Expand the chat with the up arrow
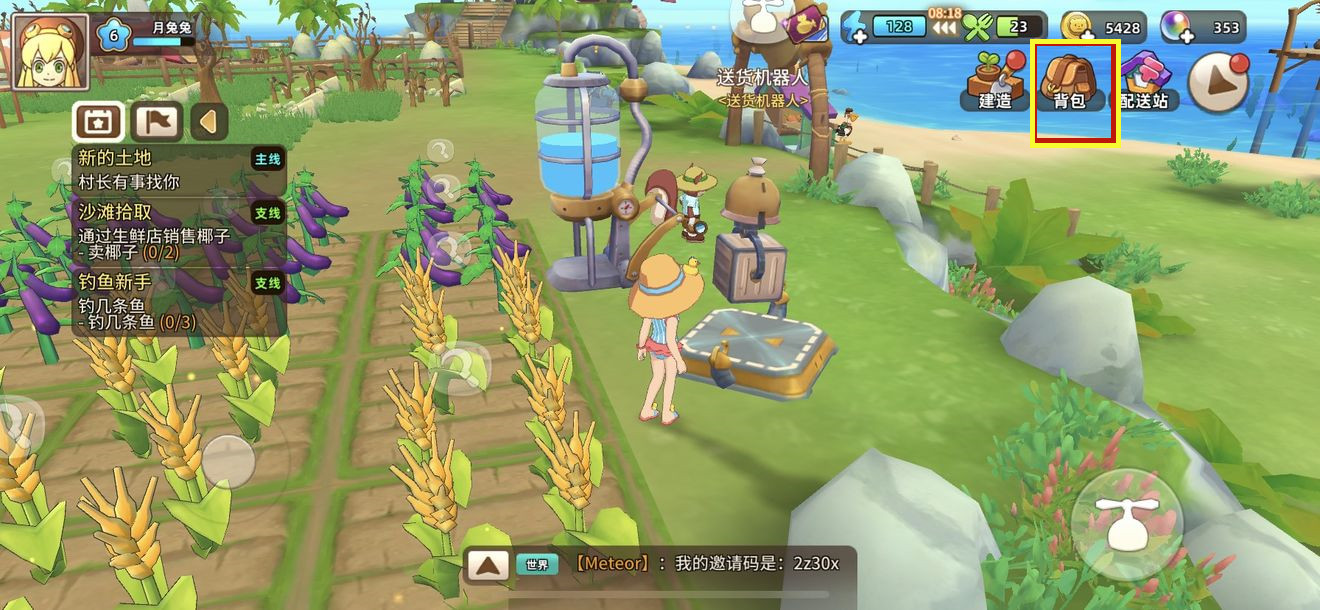This screenshot has height=610, width=1320. (x=488, y=565)
